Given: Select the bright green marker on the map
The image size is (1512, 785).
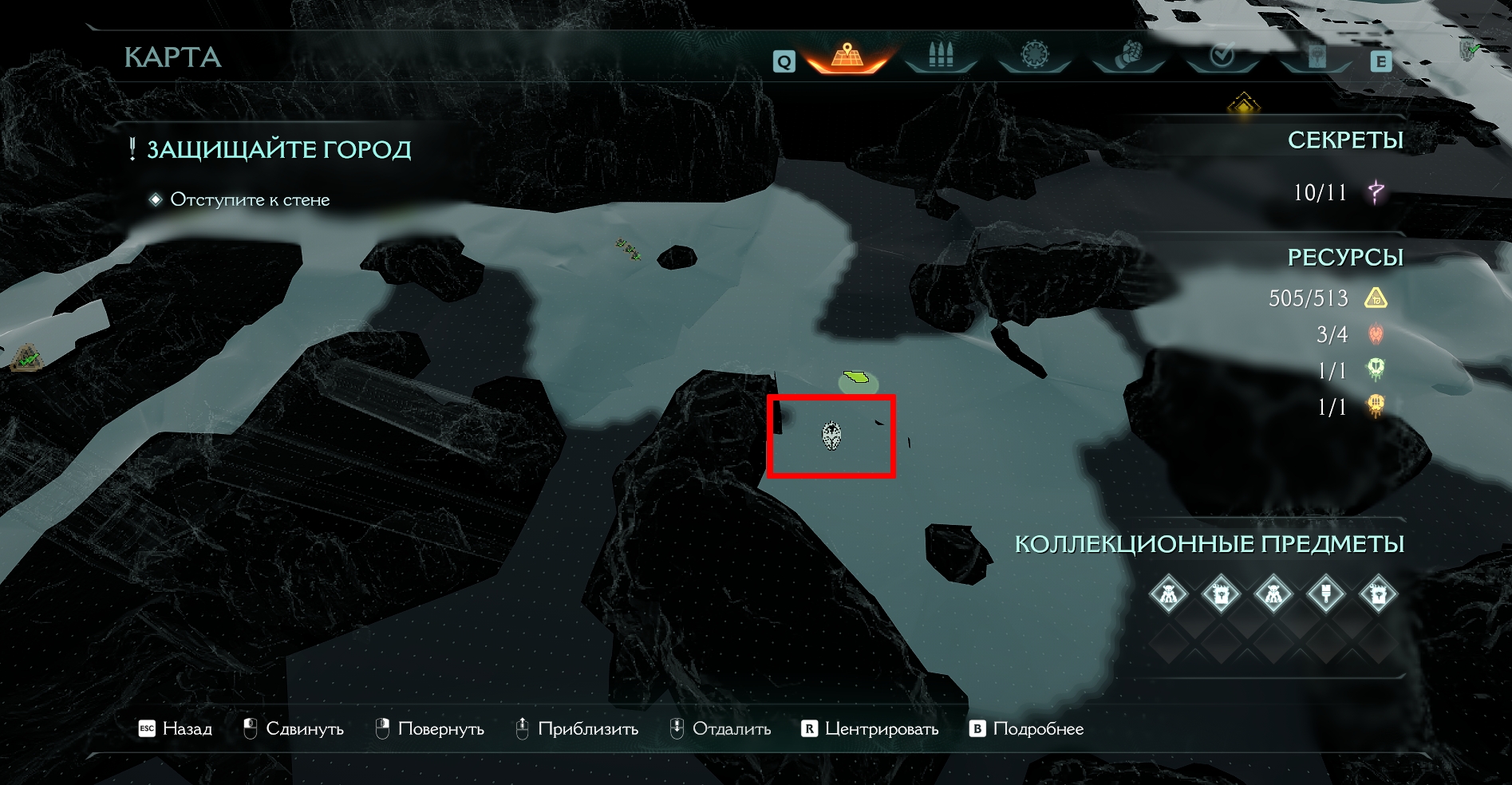Looking at the screenshot, I should tap(858, 377).
